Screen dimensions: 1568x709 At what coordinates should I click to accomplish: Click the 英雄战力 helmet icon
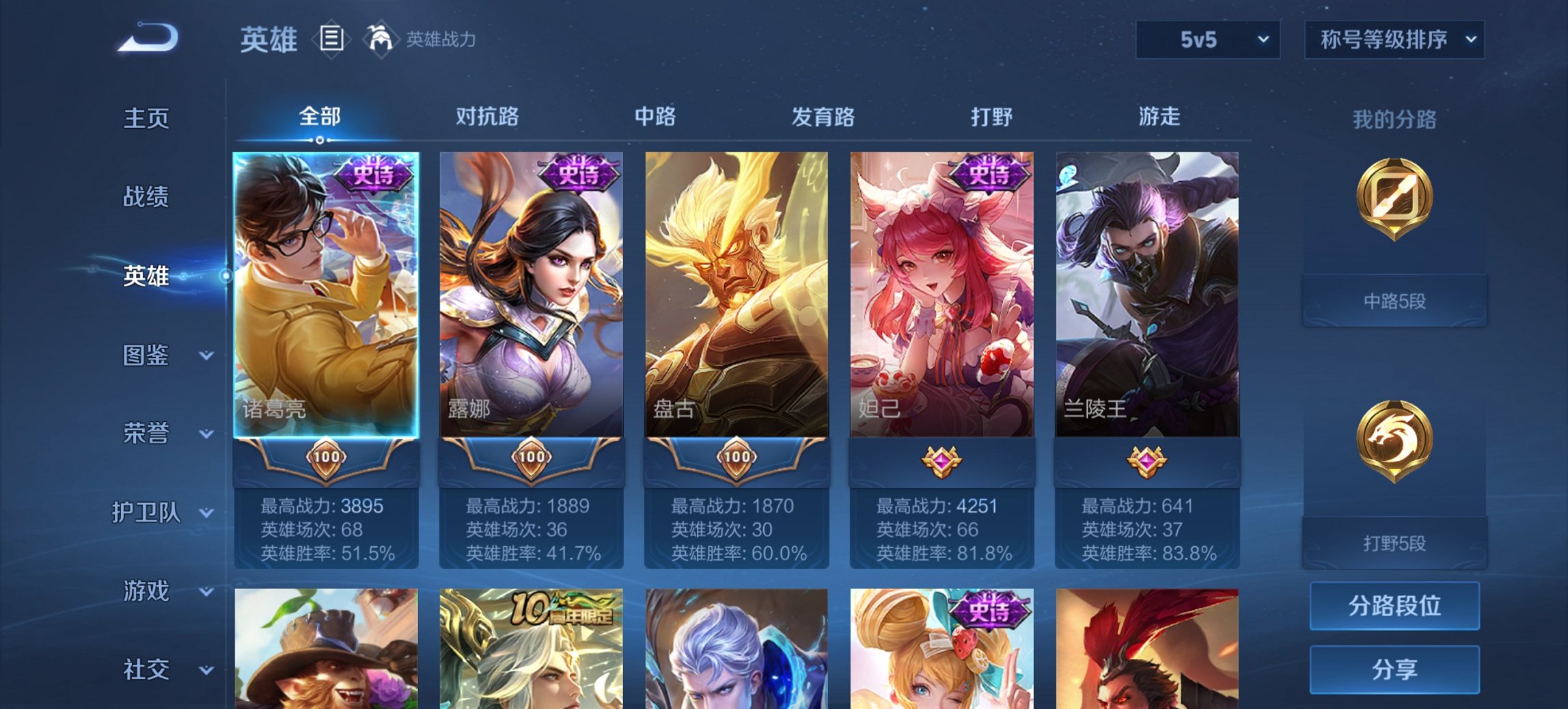[381, 39]
